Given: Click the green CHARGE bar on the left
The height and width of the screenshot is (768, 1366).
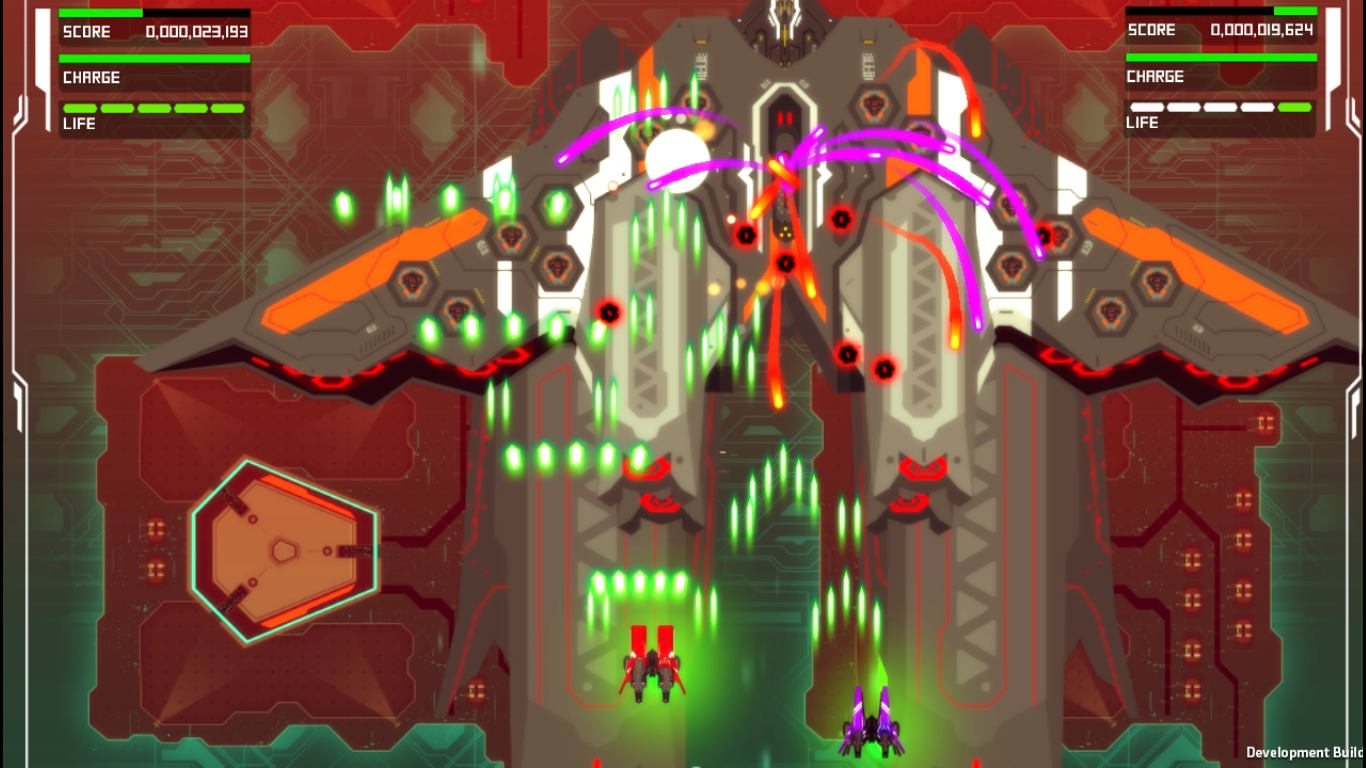Looking at the screenshot, I should click(153, 57).
